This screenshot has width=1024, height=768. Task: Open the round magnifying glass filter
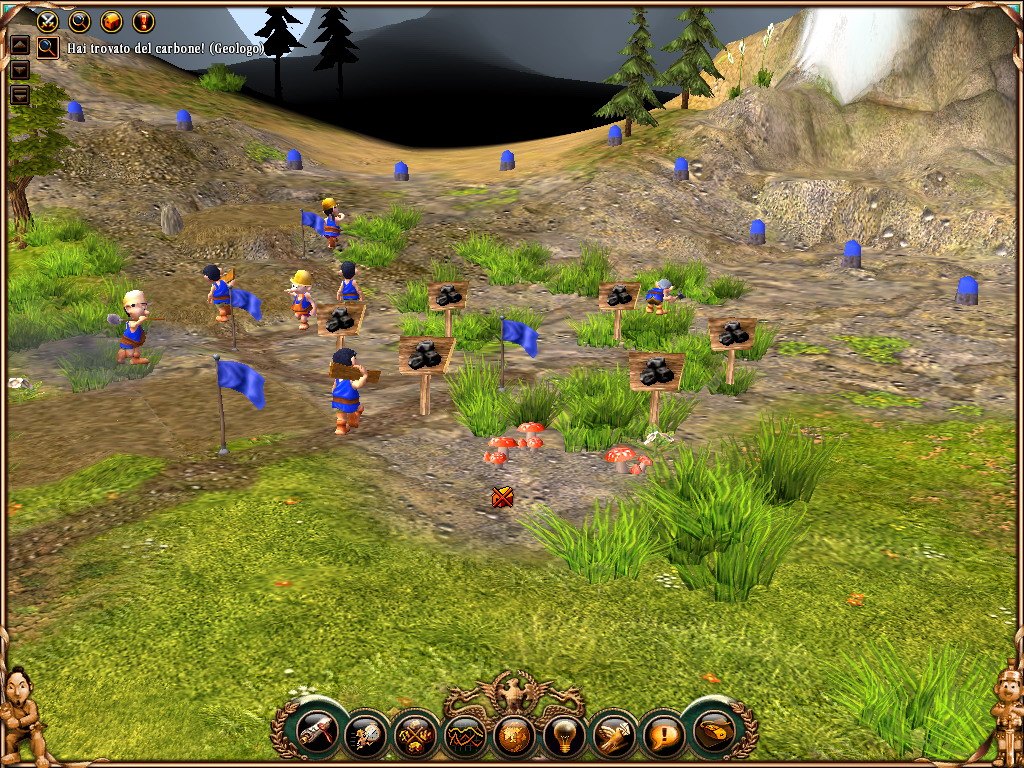coord(79,20)
